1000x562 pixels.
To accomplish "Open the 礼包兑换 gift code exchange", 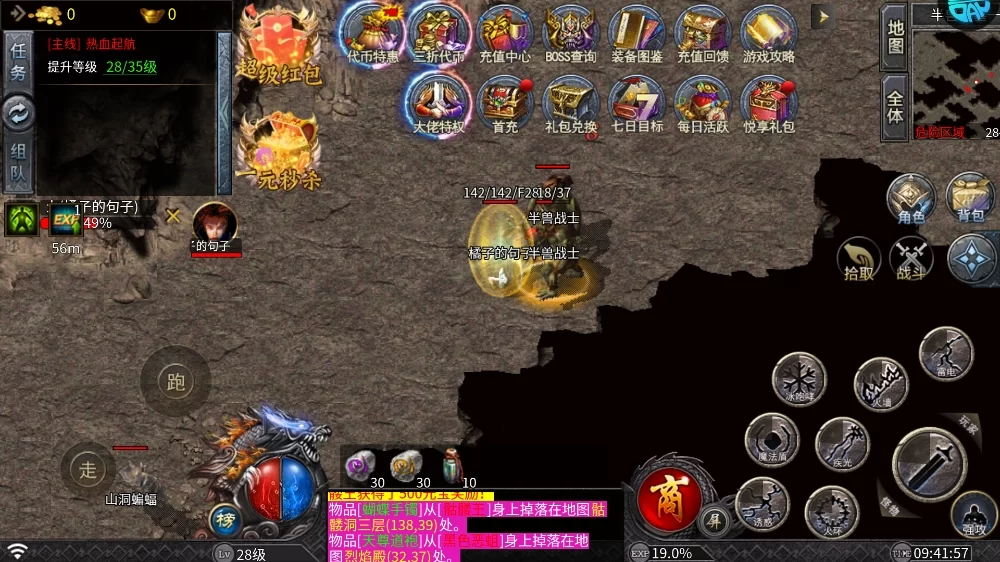I will tap(571, 104).
